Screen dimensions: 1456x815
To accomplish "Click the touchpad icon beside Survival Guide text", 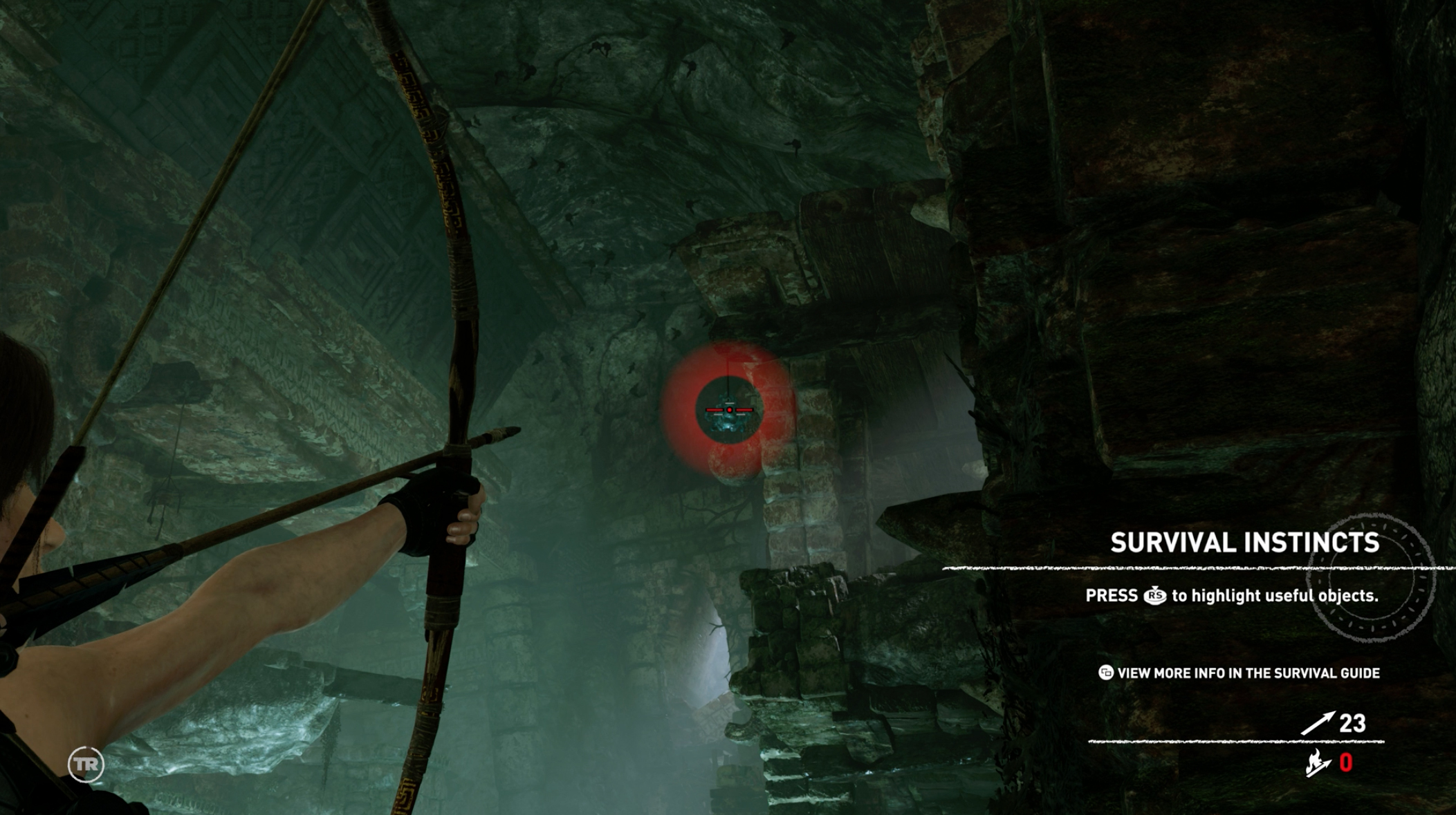I will 1105,673.
